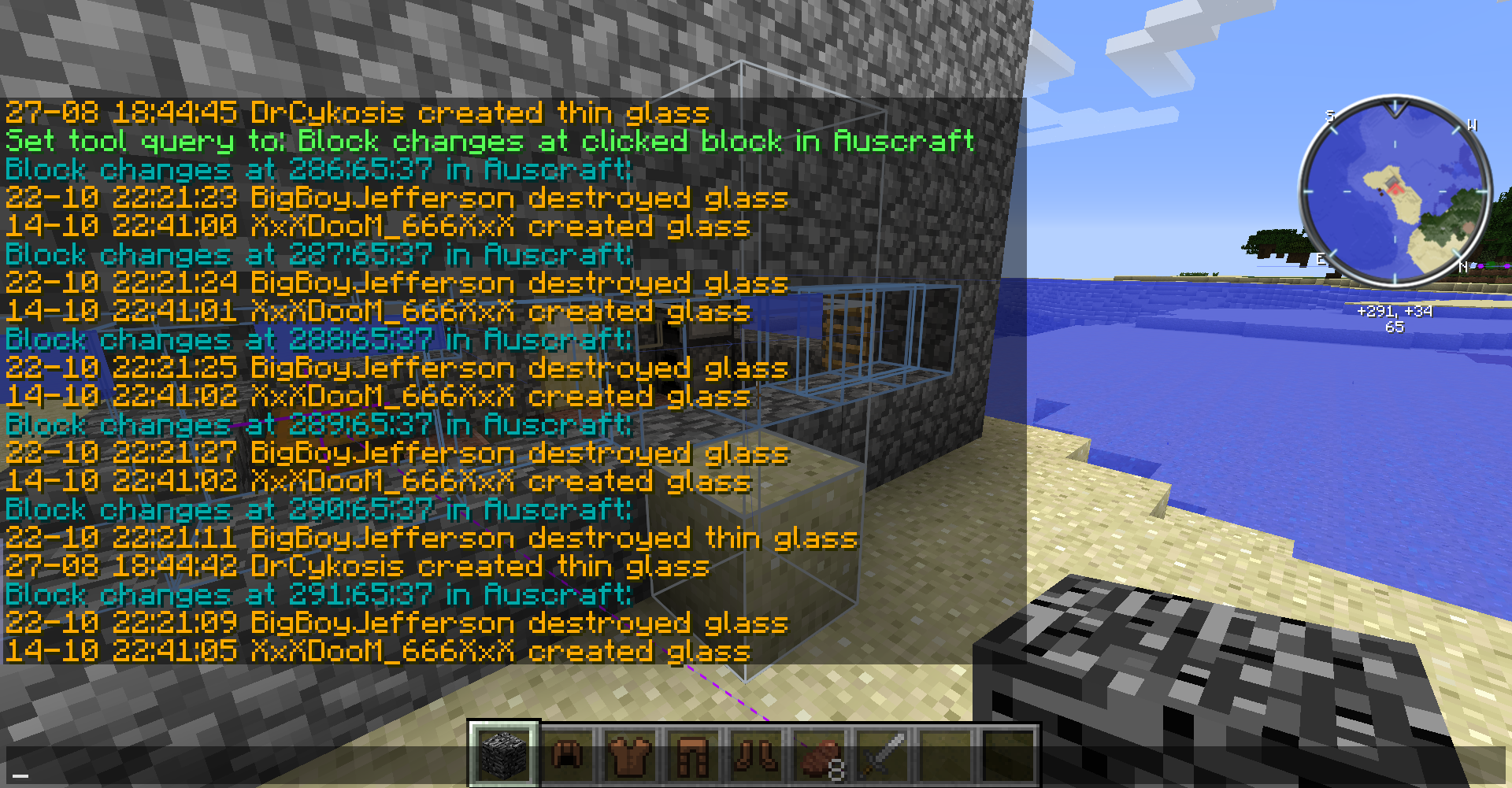Viewport: 1512px width, 788px height.
Task: Click the circular minimap
Action: click(x=1395, y=191)
